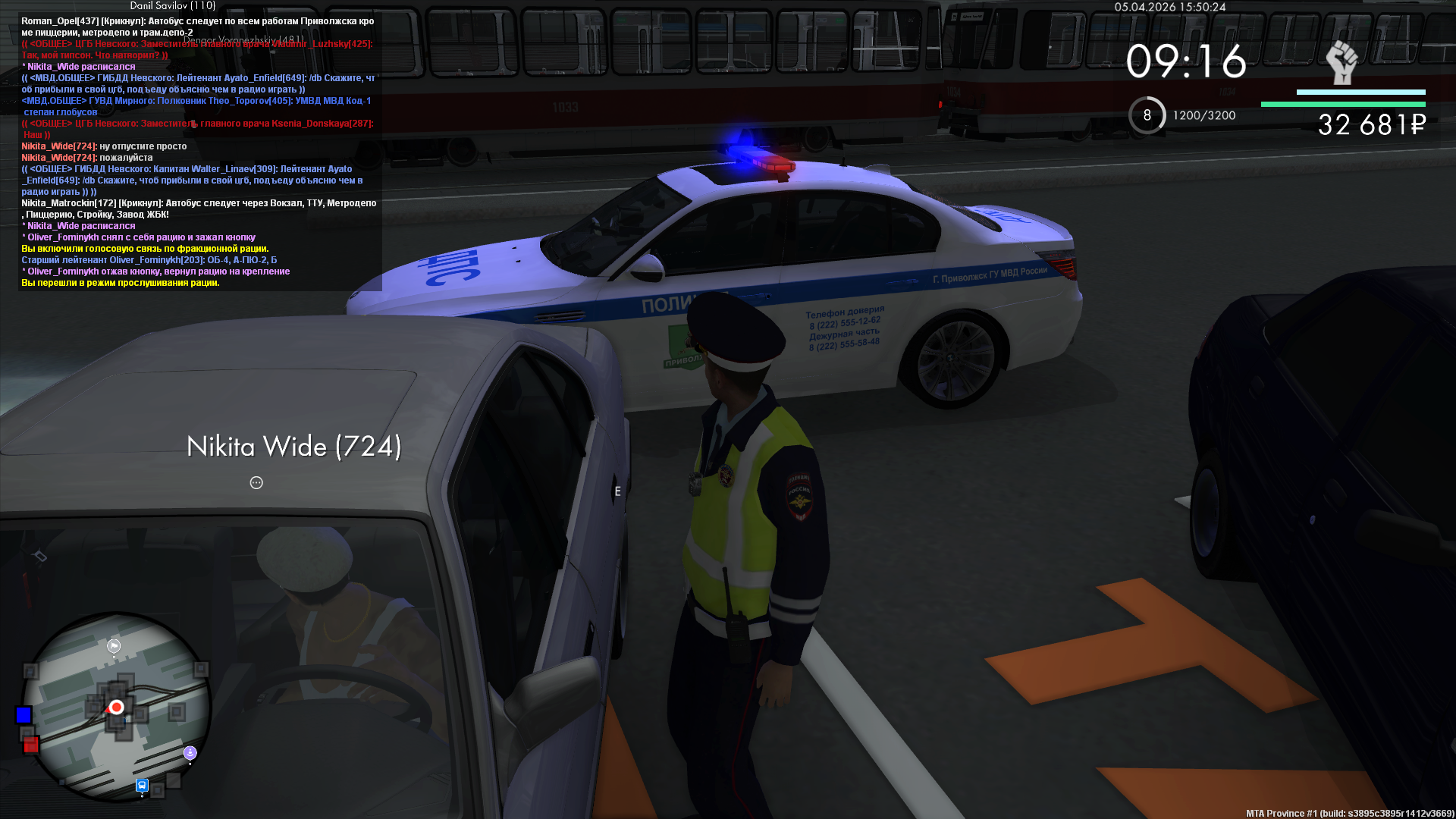Select the blue square marker beside the minimap

(x=24, y=715)
